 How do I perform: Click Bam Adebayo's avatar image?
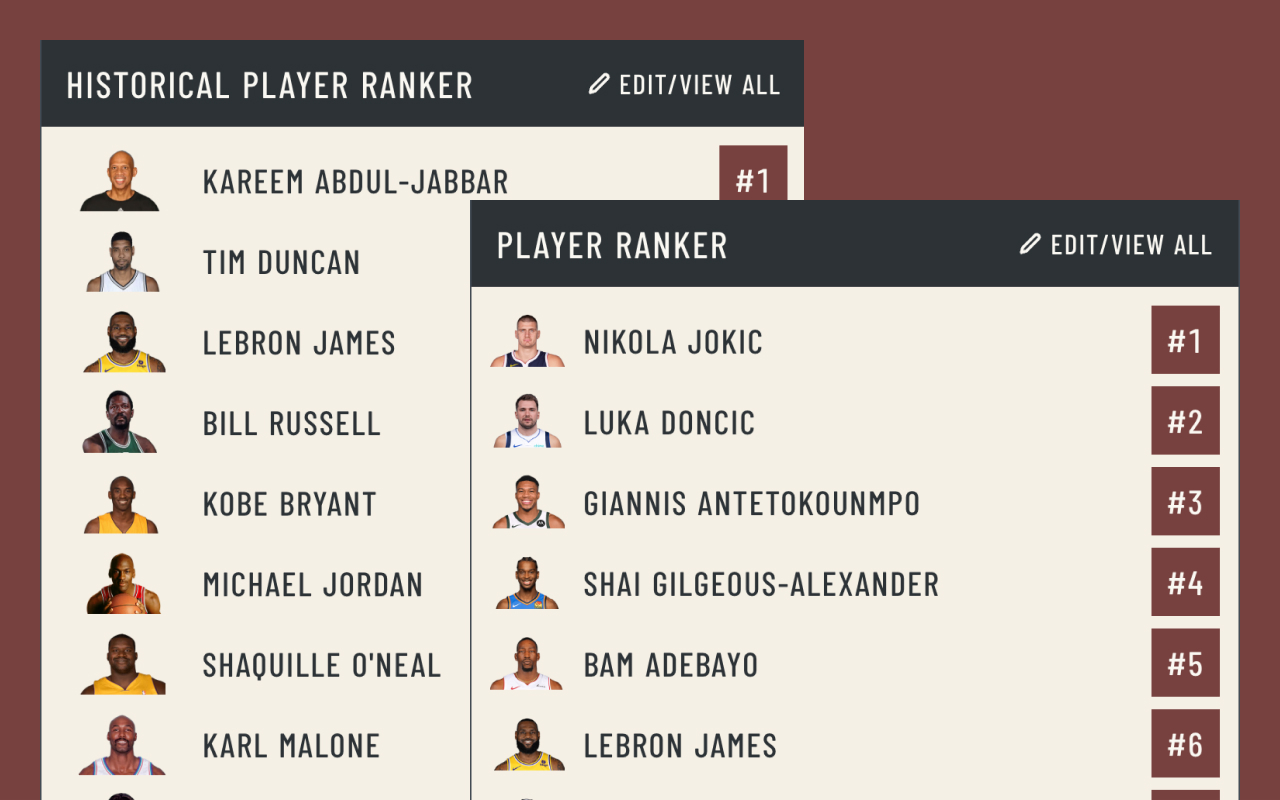pos(527,663)
